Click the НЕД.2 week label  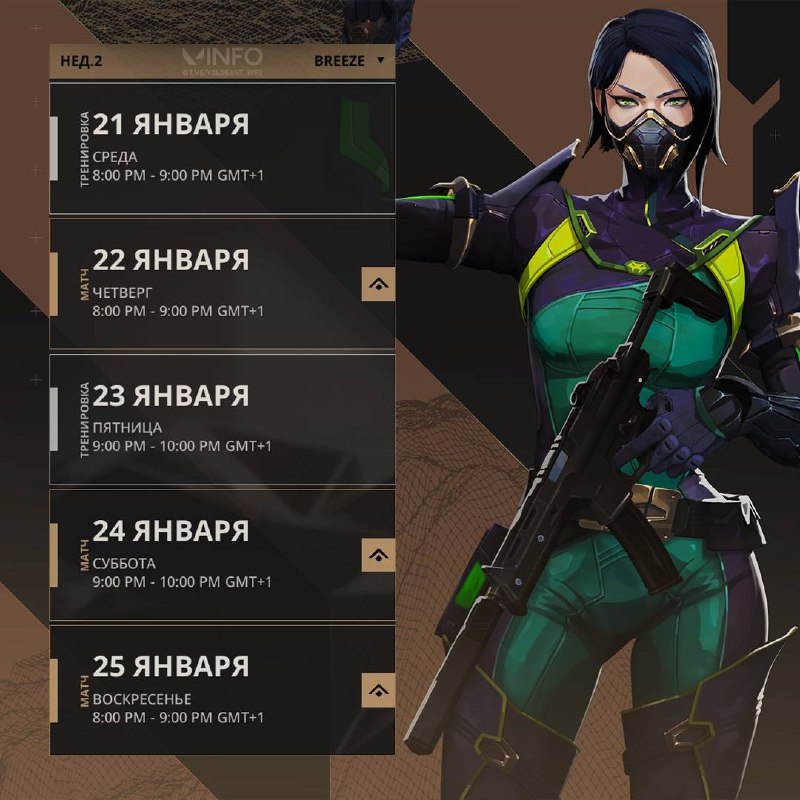click(82, 60)
